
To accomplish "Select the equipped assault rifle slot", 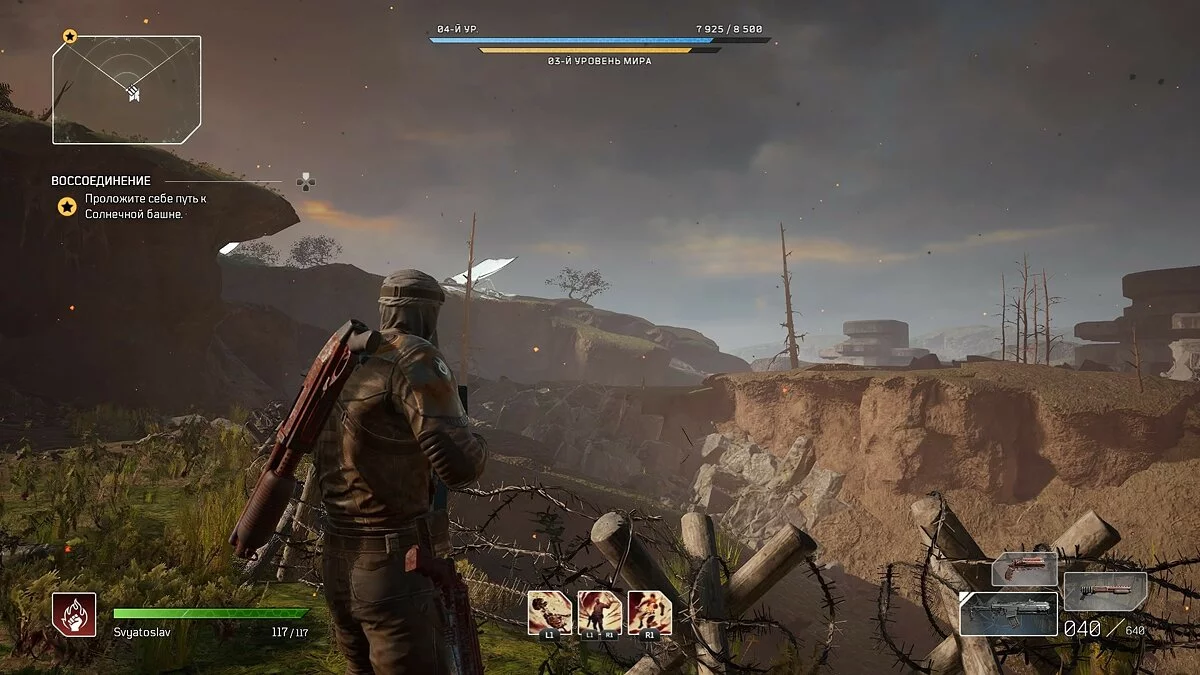I will [1007, 613].
